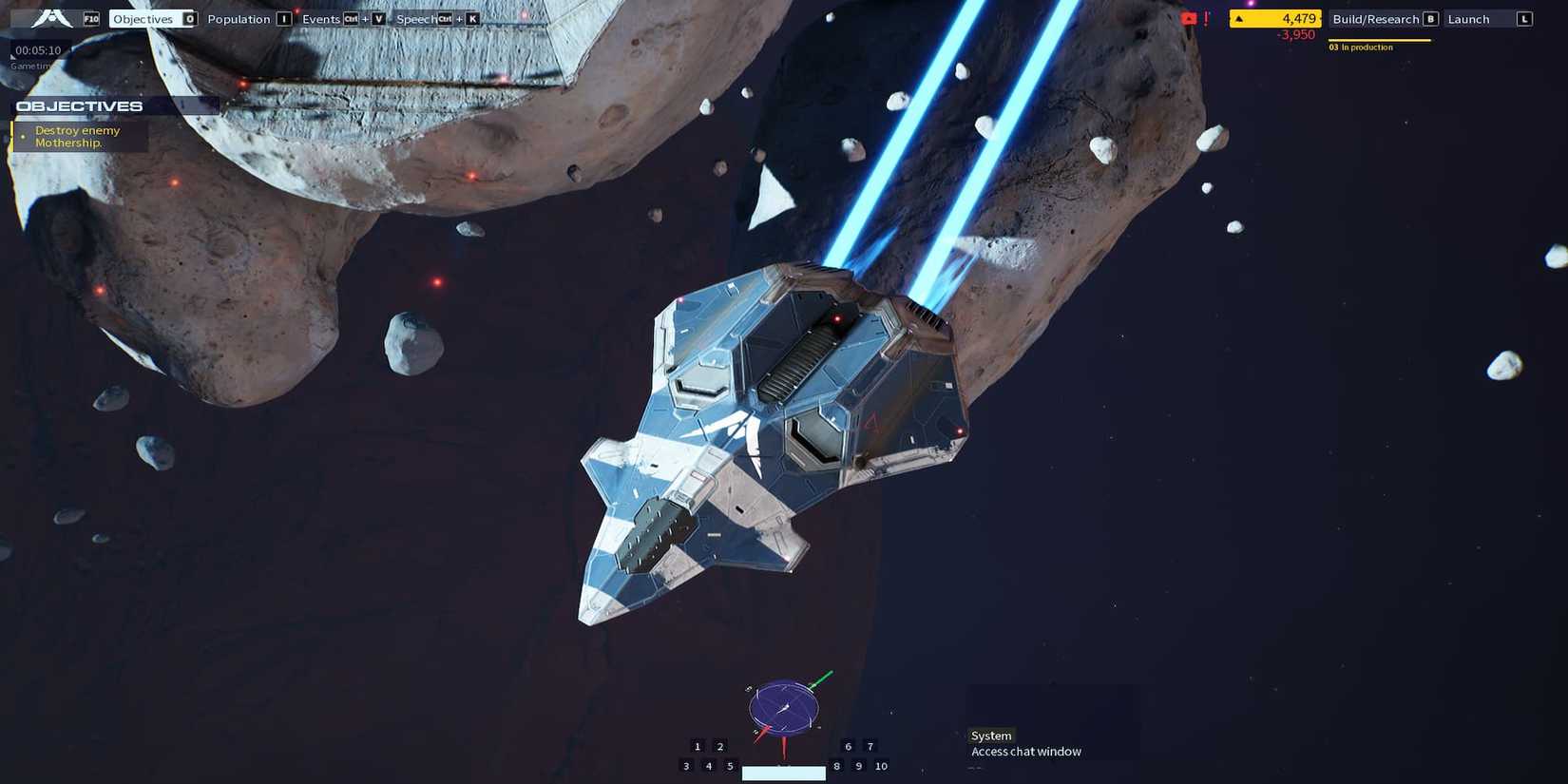Click the red recording alert icon
This screenshot has height=784, width=1568.
[1188, 18]
